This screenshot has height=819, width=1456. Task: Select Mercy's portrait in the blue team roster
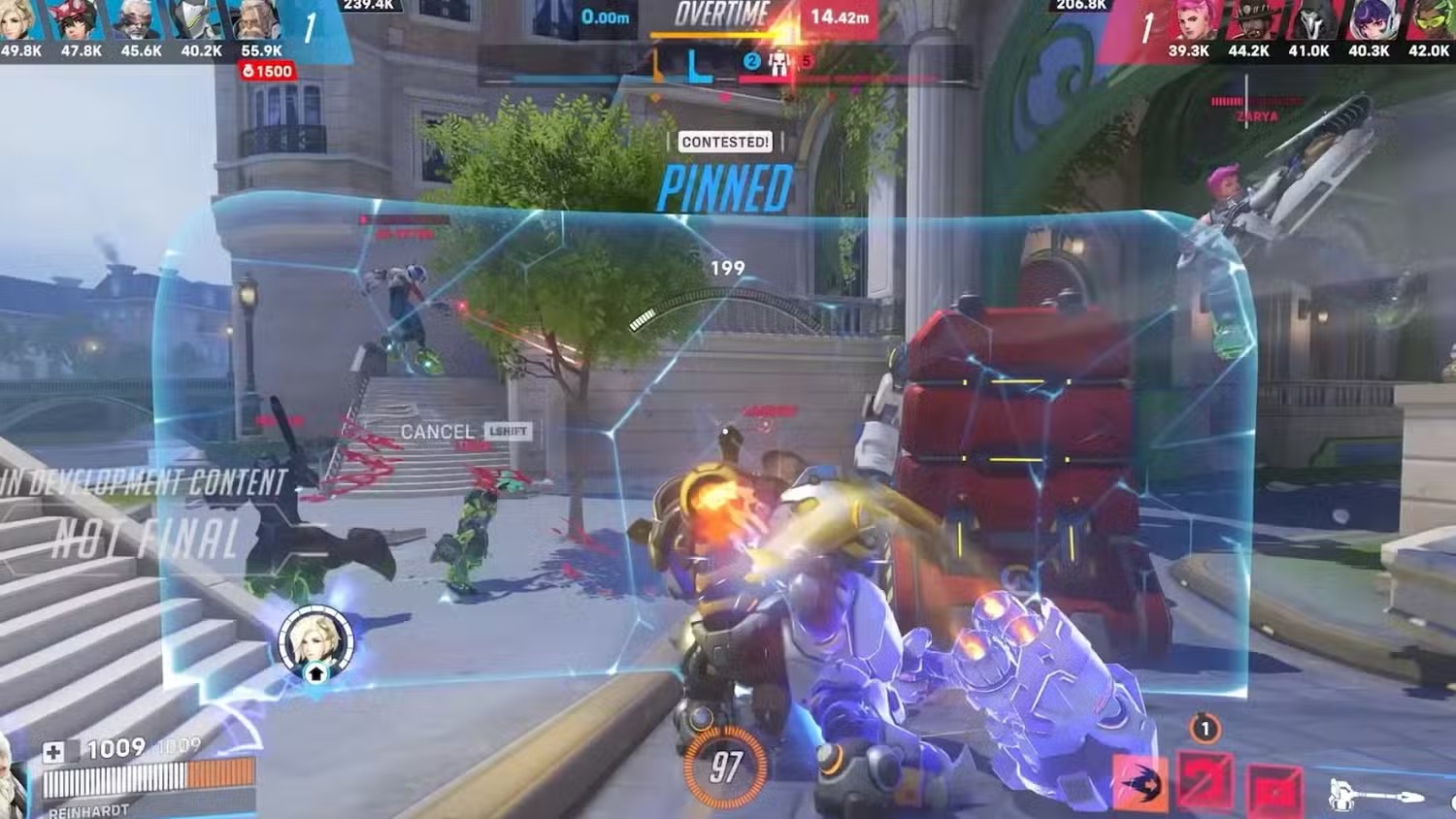click(x=19, y=21)
